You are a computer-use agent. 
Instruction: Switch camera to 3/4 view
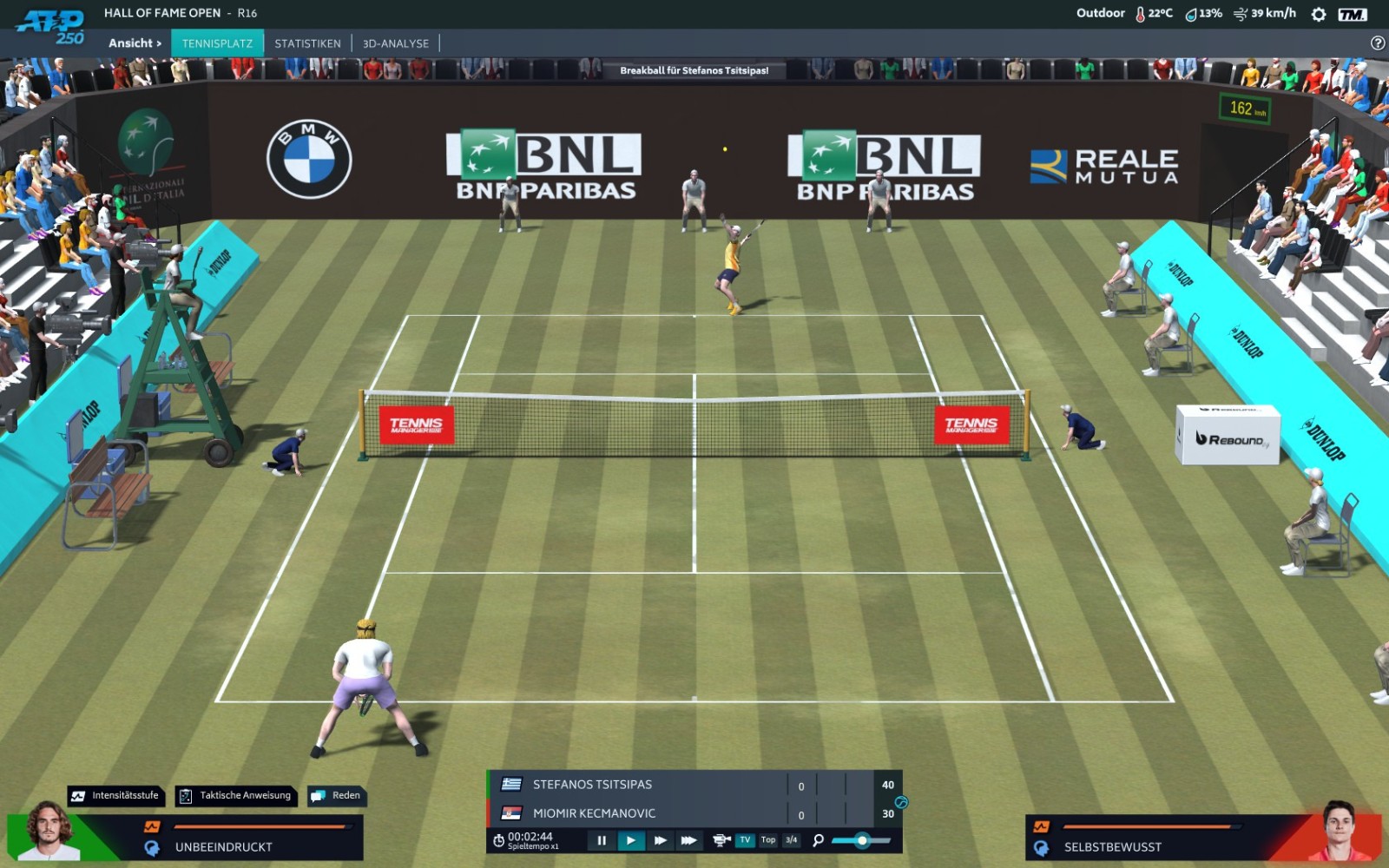pyautogui.click(x=791, y=840)
